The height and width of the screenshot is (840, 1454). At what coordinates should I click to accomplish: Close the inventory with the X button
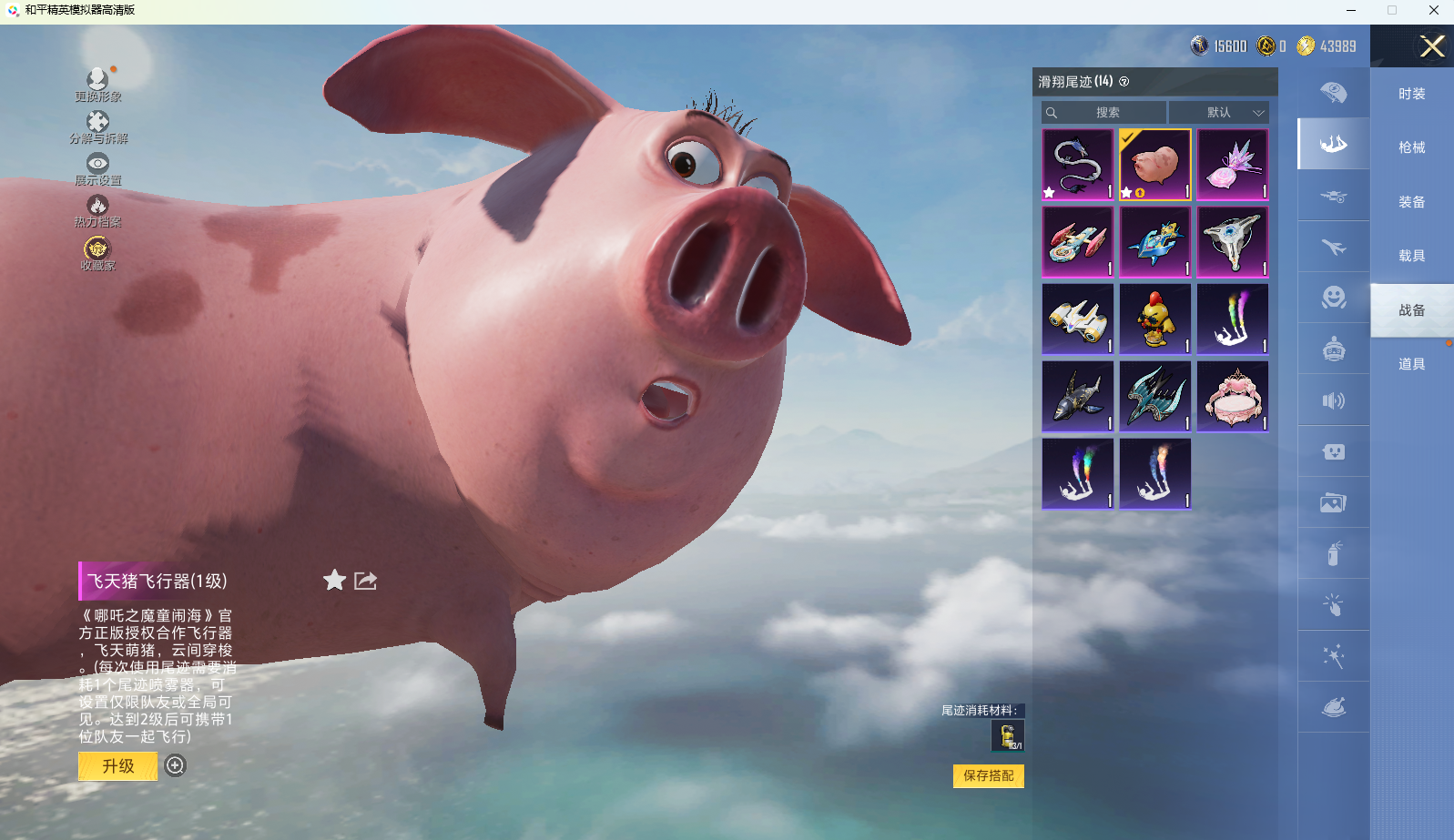(1432, 46)
